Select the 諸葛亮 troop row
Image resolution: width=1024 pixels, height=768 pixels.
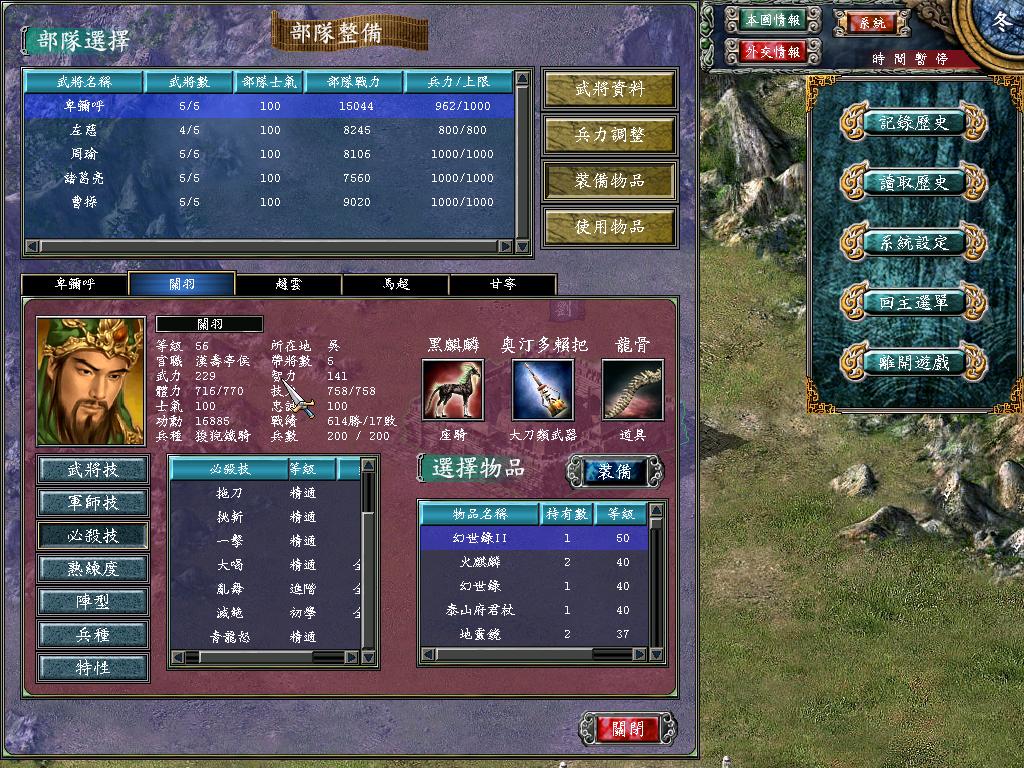coord(270,178)
